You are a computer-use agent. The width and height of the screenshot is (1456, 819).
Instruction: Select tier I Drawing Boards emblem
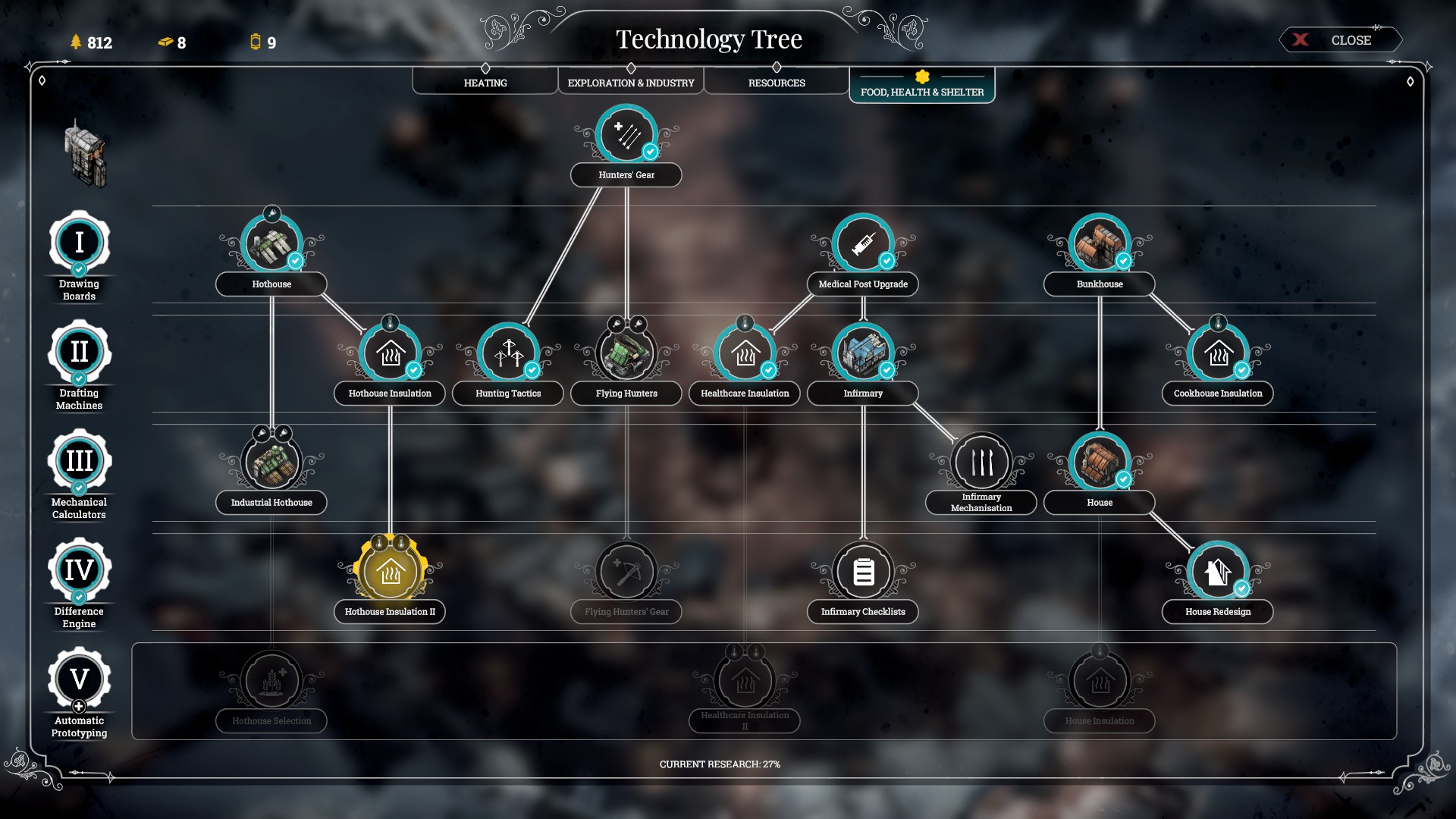(79, 241)
